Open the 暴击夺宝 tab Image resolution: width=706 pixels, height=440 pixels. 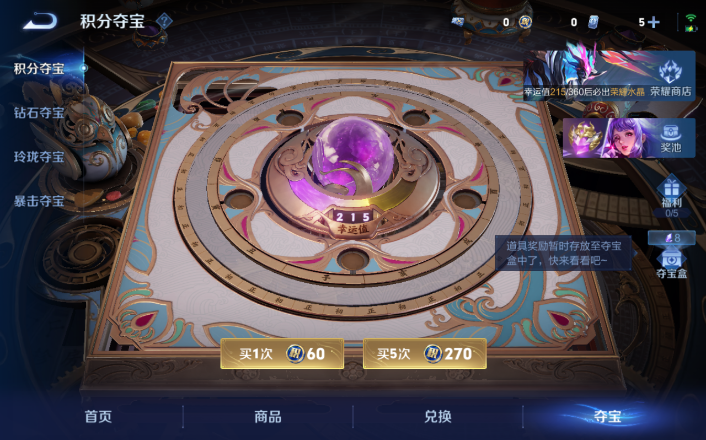click(x=39, y=201)
